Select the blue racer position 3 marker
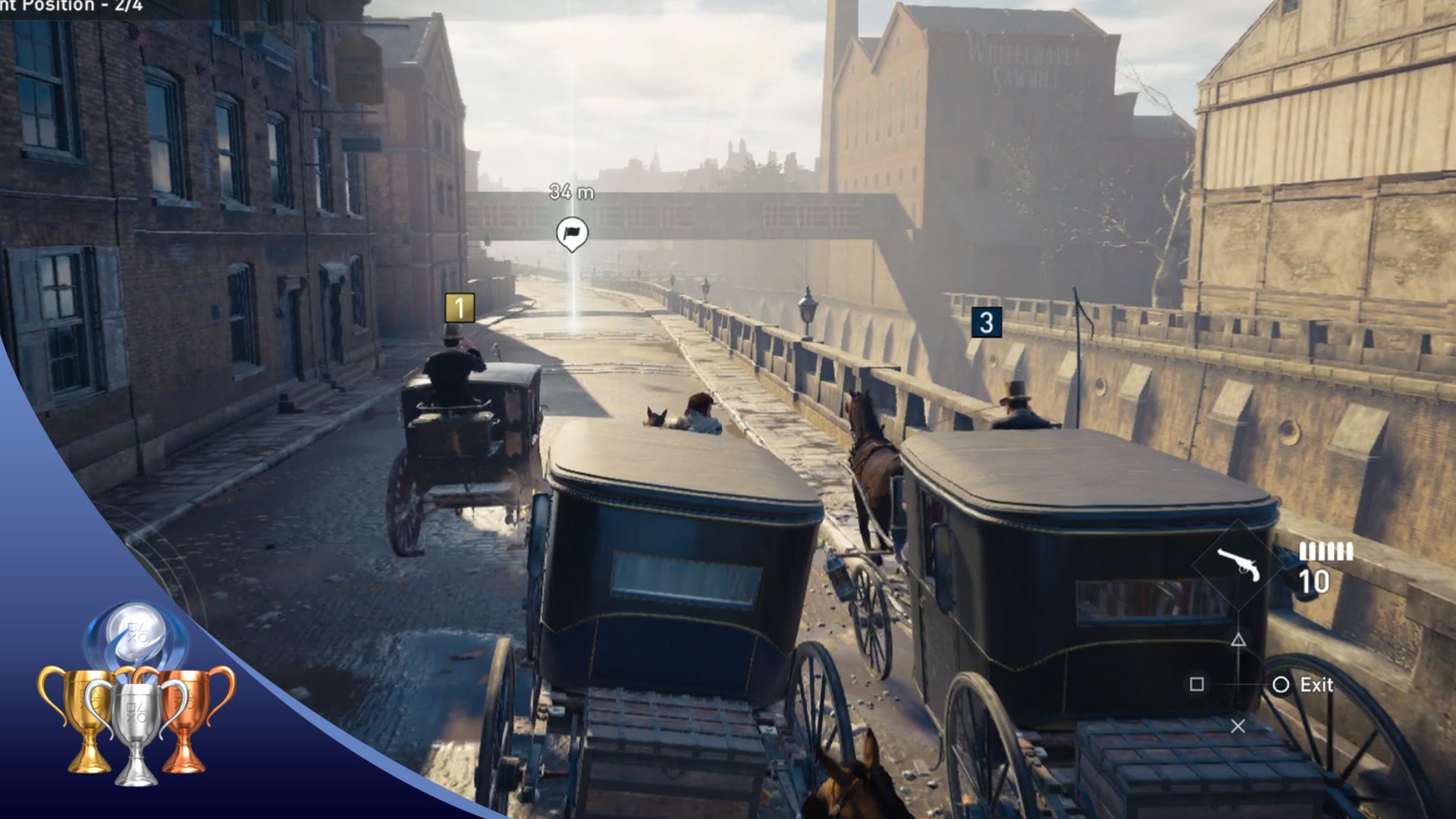Image resolution: width=1456 pixels, height=819 pixels. tap(986, 322)
